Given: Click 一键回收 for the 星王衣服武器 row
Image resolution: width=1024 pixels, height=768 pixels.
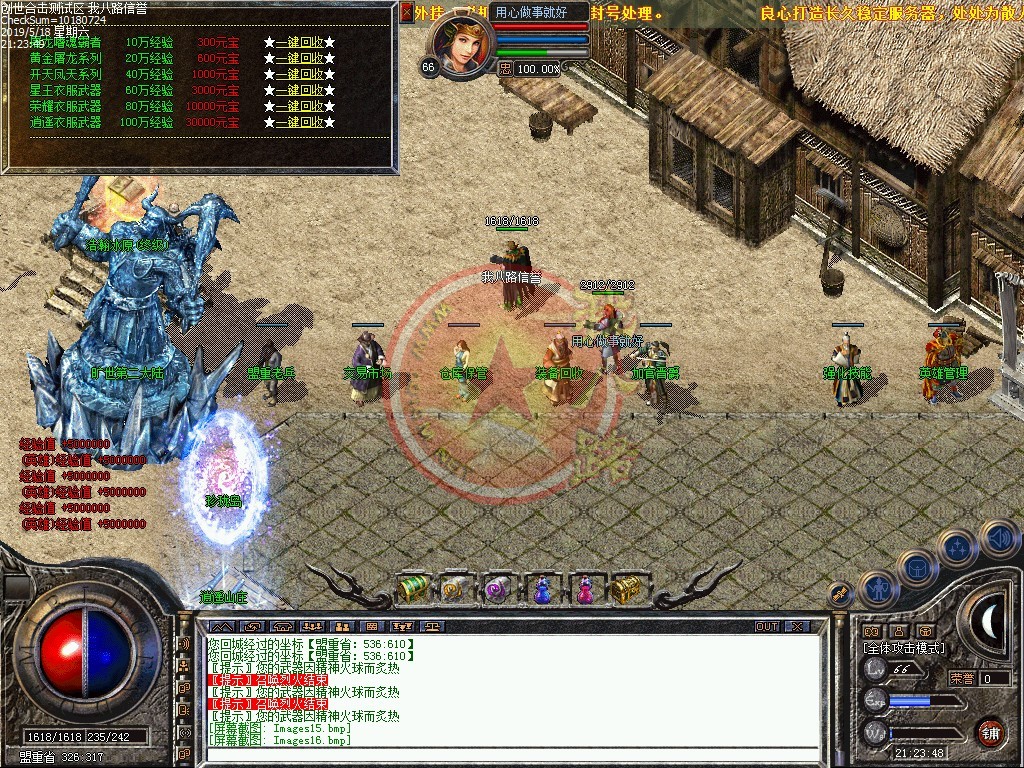Looking at the screenshot, I should [299, 90].
